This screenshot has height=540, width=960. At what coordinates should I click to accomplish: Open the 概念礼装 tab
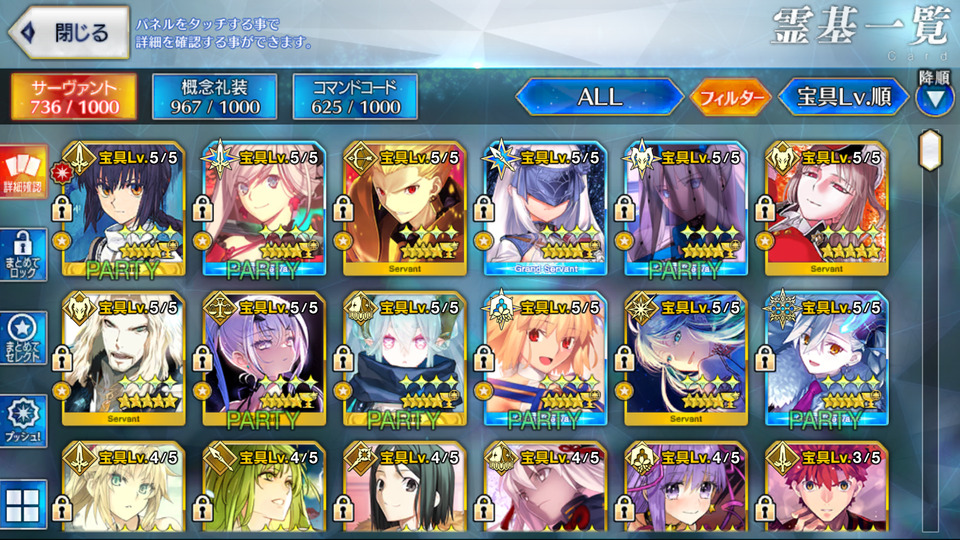213,96
